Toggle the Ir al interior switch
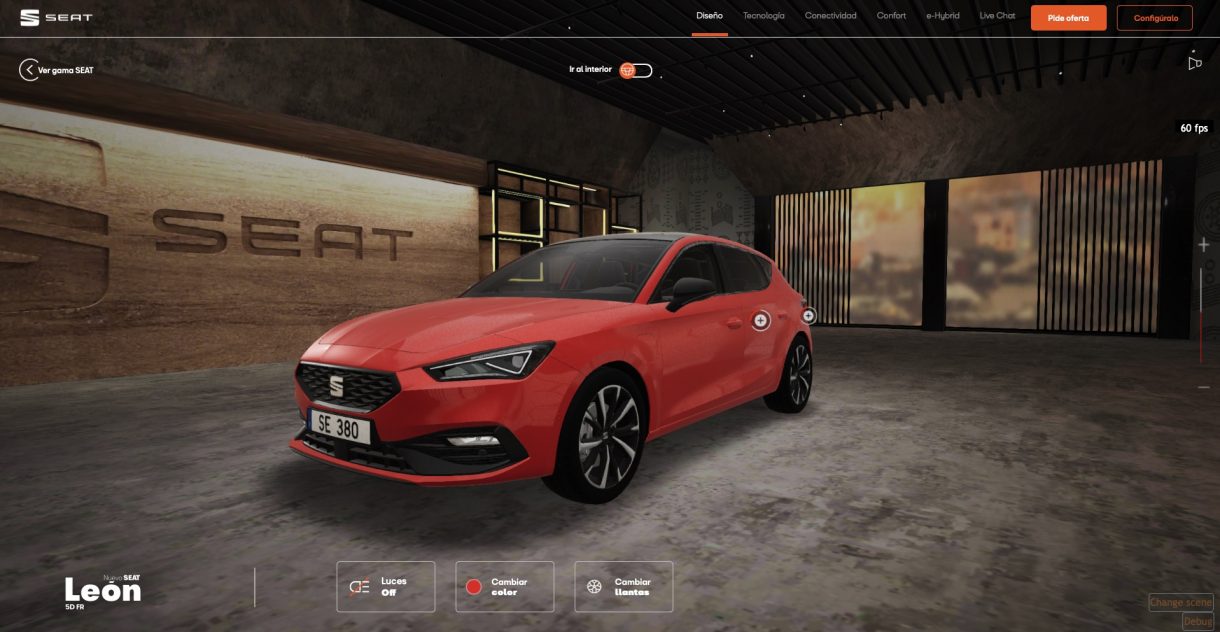Screen dimensions: 1220x632 [635, 70]
